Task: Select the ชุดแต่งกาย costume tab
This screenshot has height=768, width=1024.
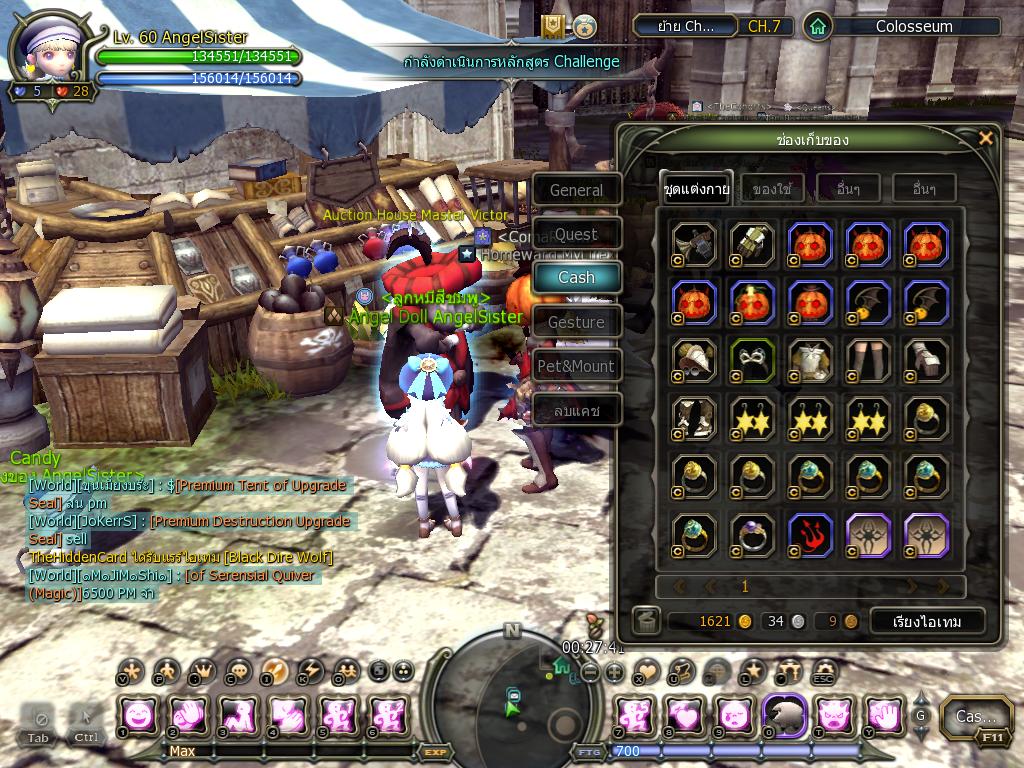Action: pyautogui.click(x=696, y=189)
